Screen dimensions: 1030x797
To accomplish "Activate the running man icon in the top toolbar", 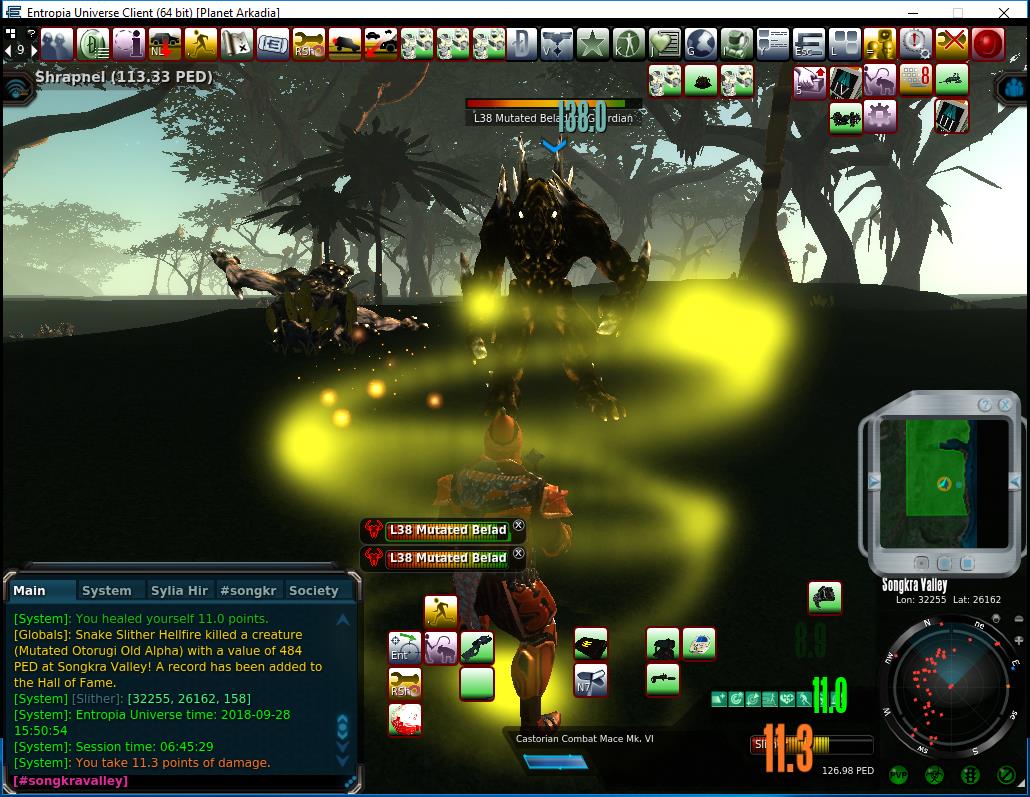I will 201,43.
